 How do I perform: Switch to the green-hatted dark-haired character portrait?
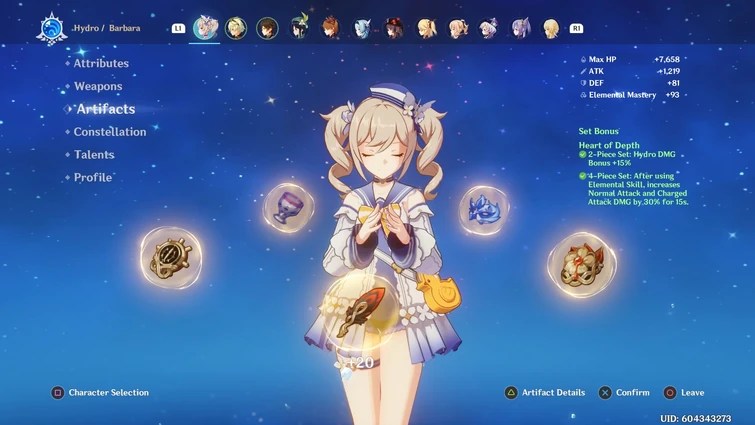299,28
